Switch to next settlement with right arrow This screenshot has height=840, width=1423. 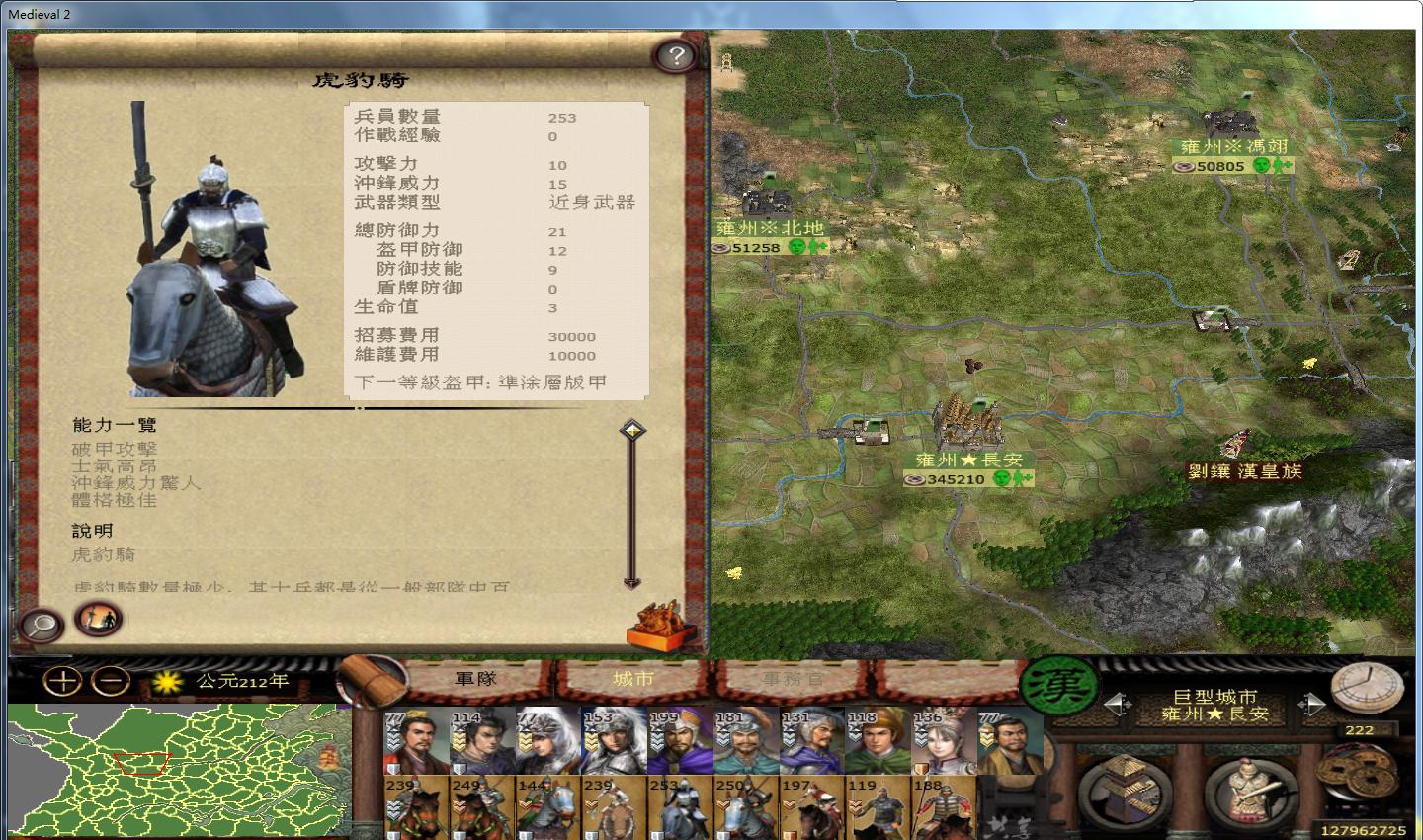1312,704
